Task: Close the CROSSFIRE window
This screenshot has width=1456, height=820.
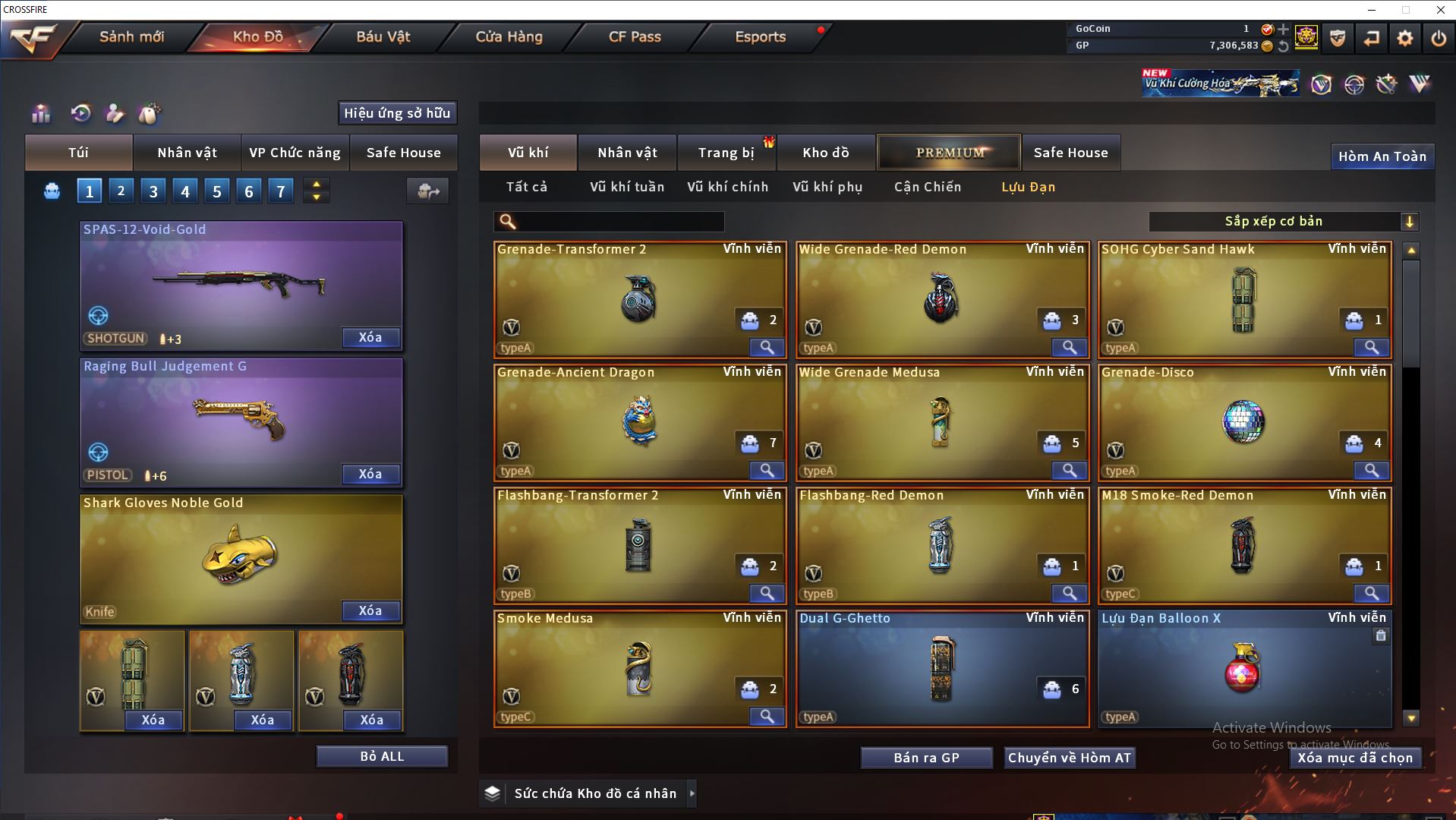Action: [x=1440, y=10]
